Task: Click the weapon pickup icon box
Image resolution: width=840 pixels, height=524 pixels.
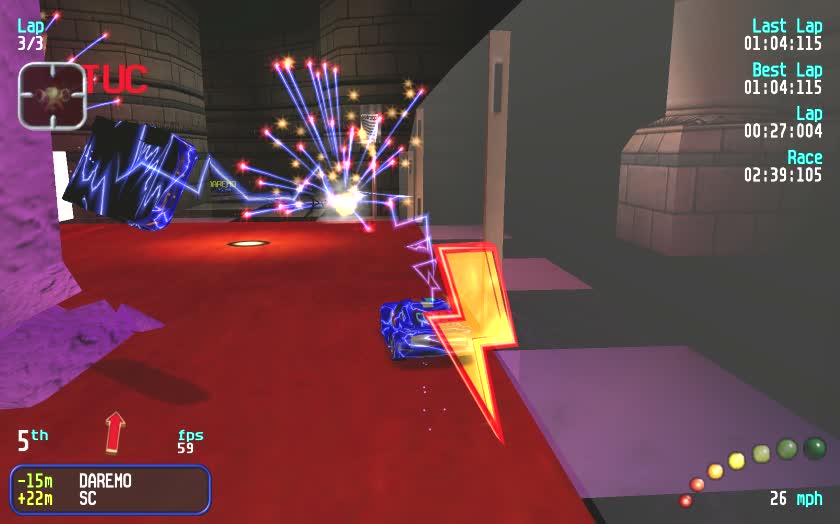Action: [52, 96]
